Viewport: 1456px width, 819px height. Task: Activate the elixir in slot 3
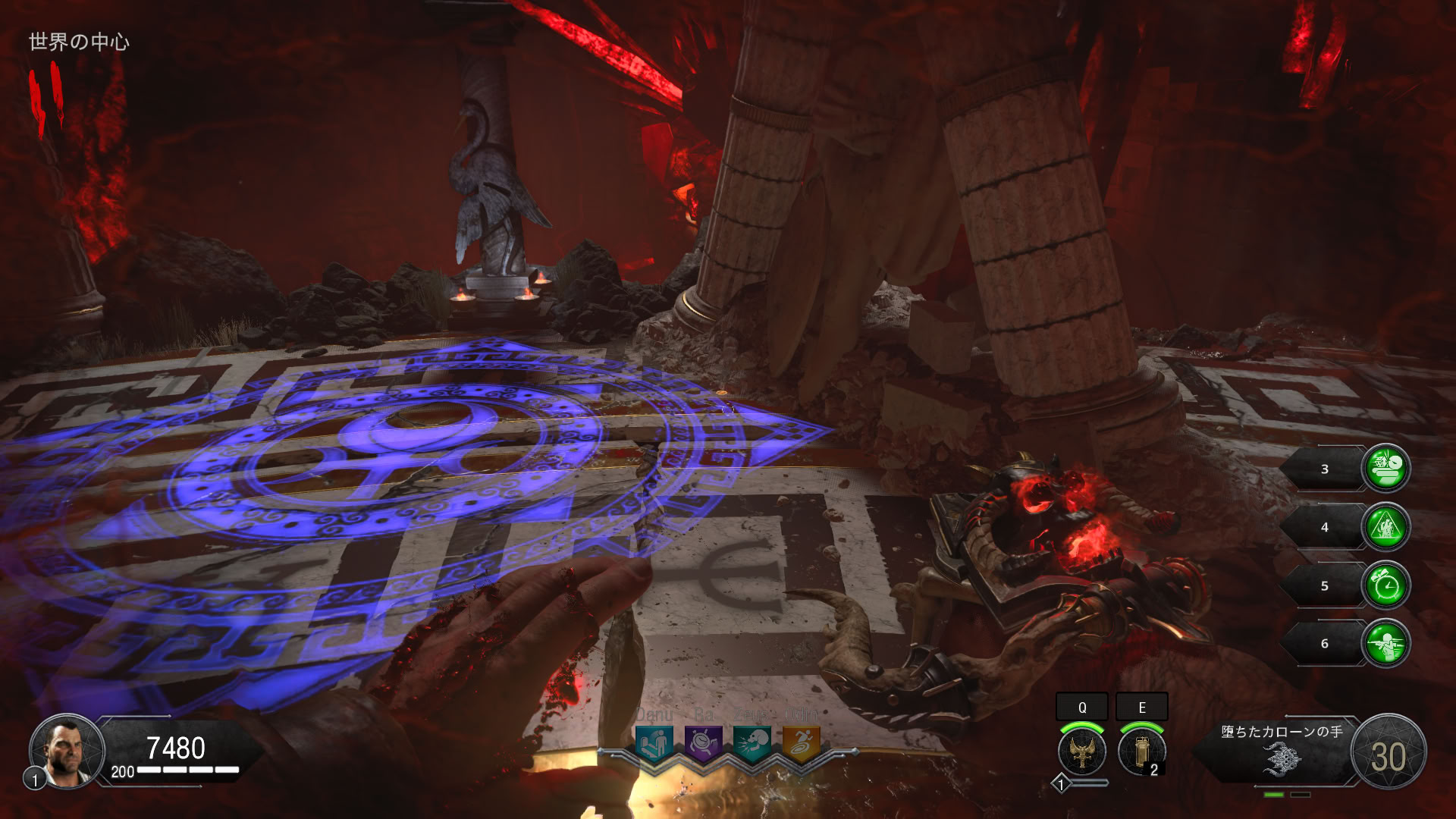pos(1386,468)
